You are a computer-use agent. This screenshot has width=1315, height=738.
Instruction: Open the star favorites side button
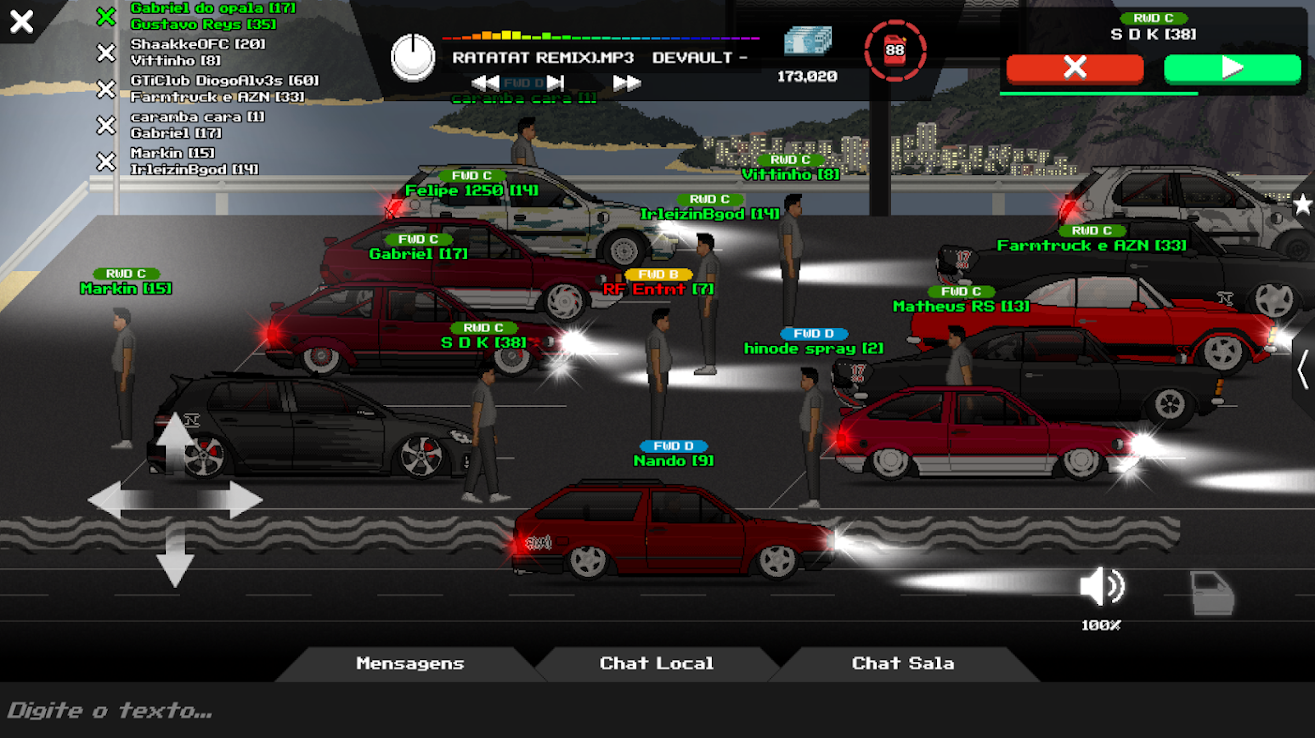point(1302,205)
